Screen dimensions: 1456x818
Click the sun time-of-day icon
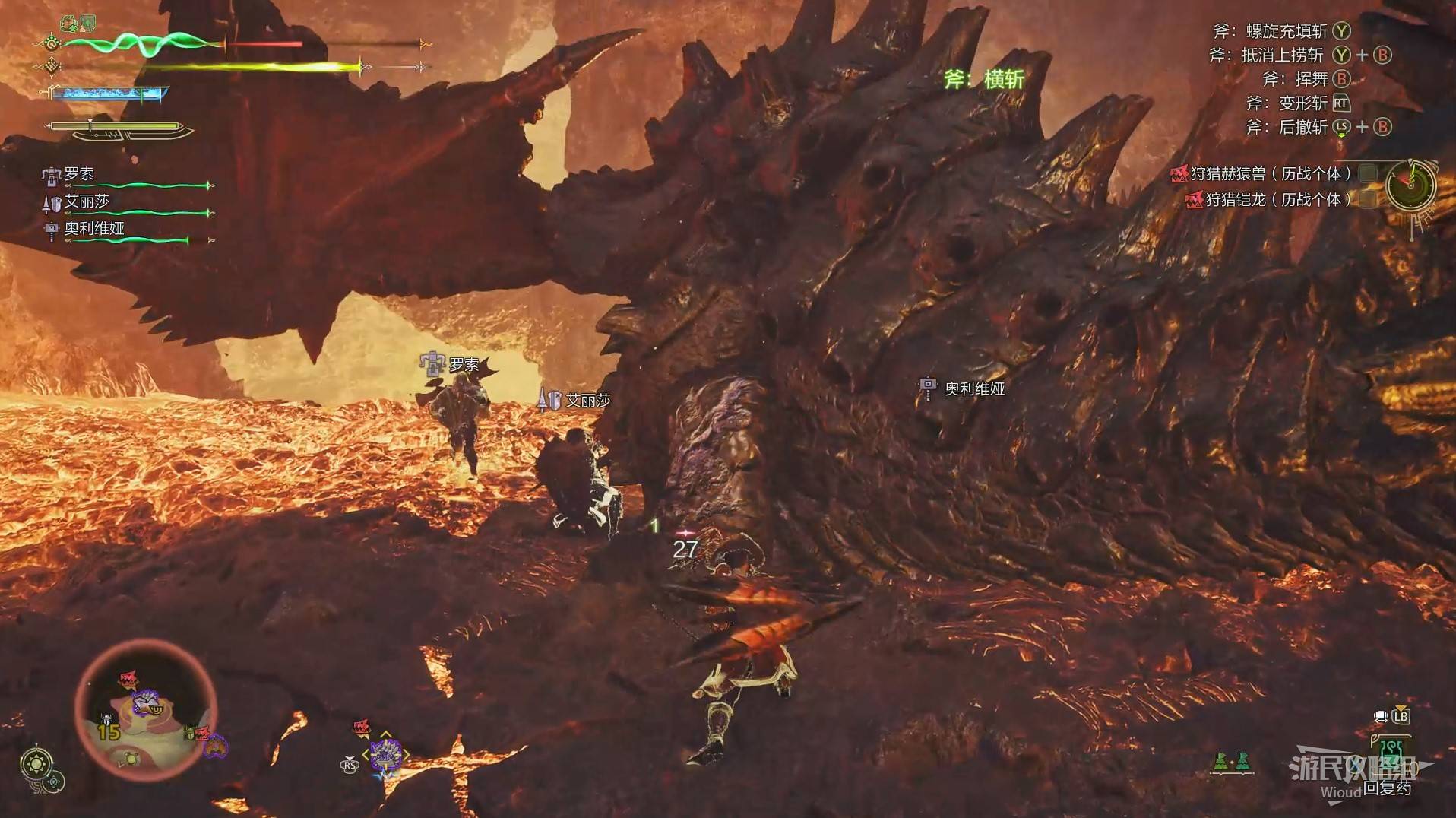37,763
